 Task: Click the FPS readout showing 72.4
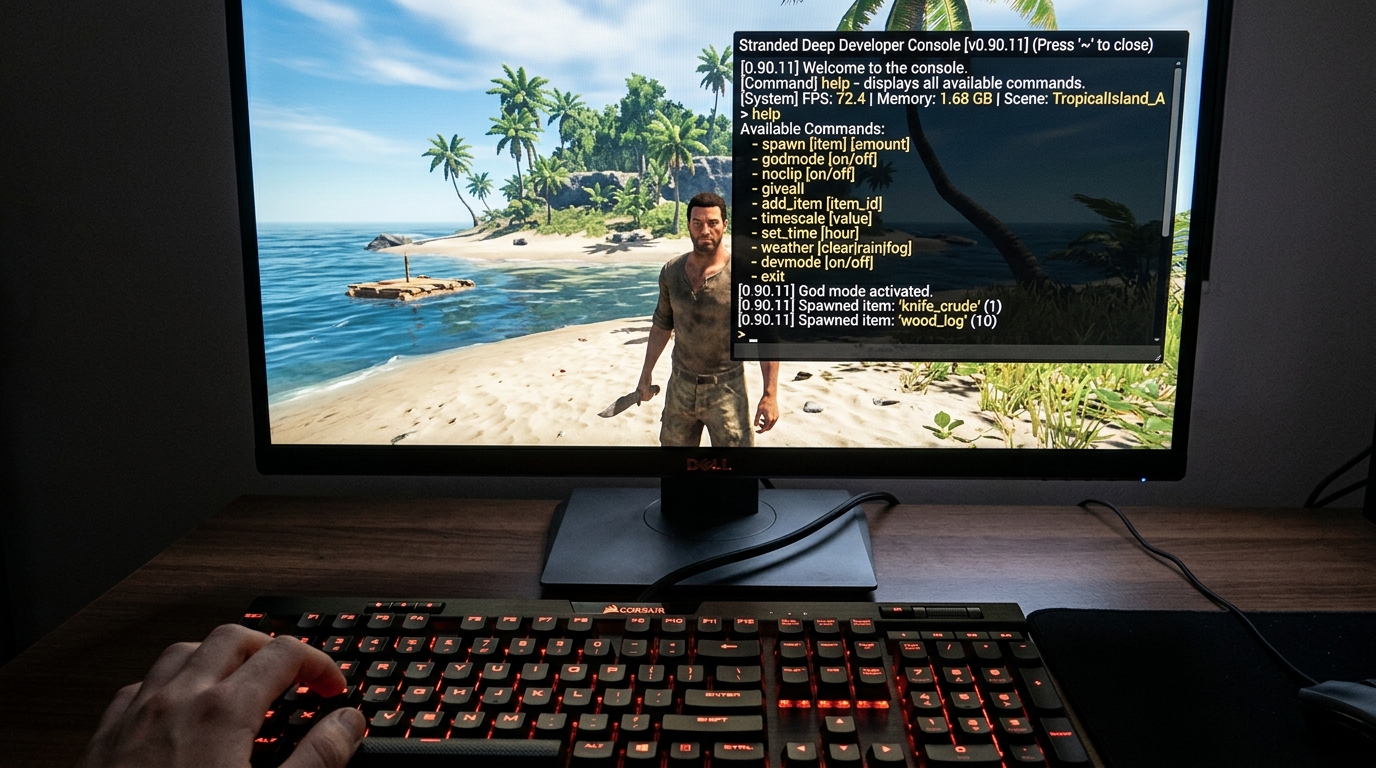[x=848, y=97]
